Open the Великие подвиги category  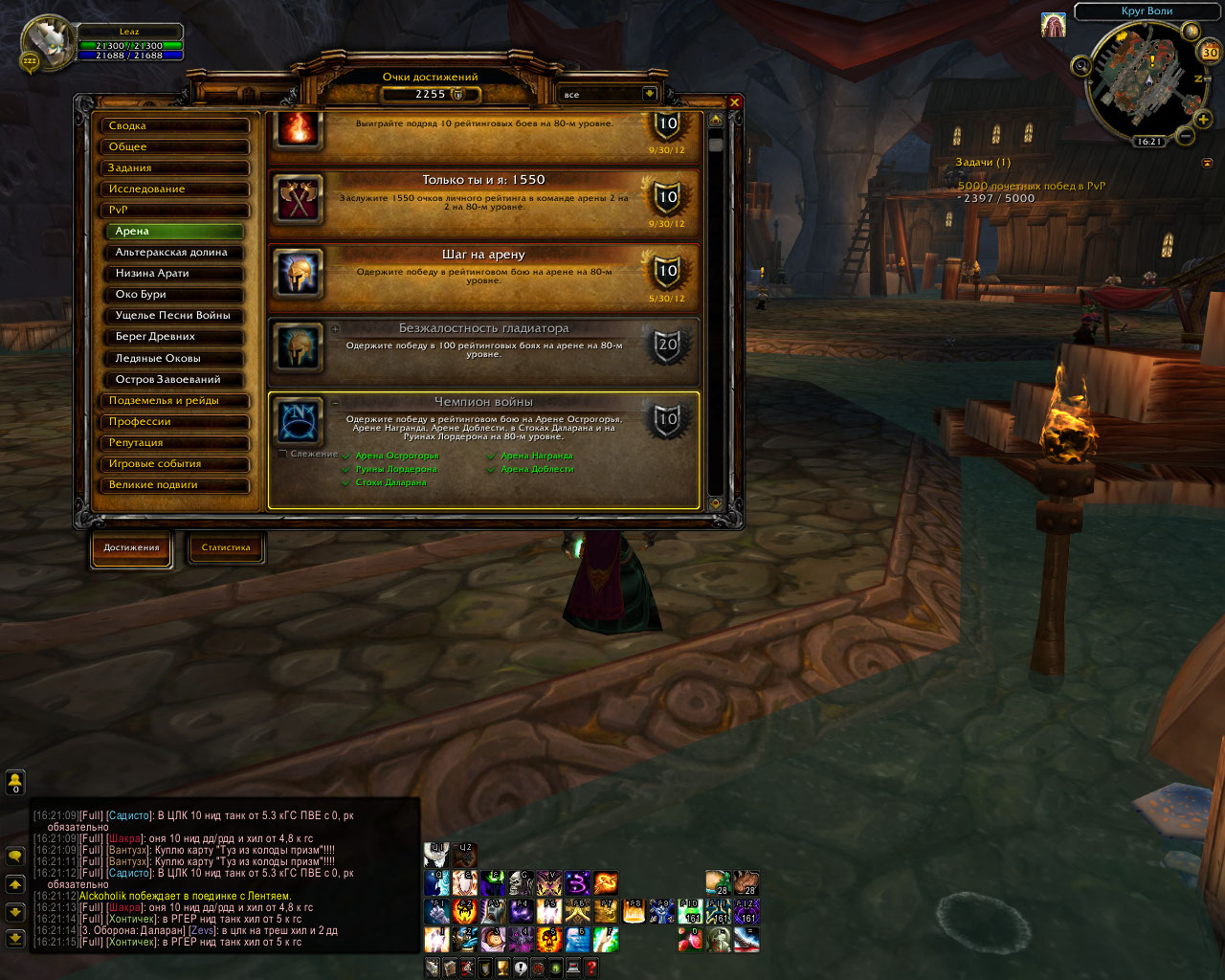coord(175,485)
